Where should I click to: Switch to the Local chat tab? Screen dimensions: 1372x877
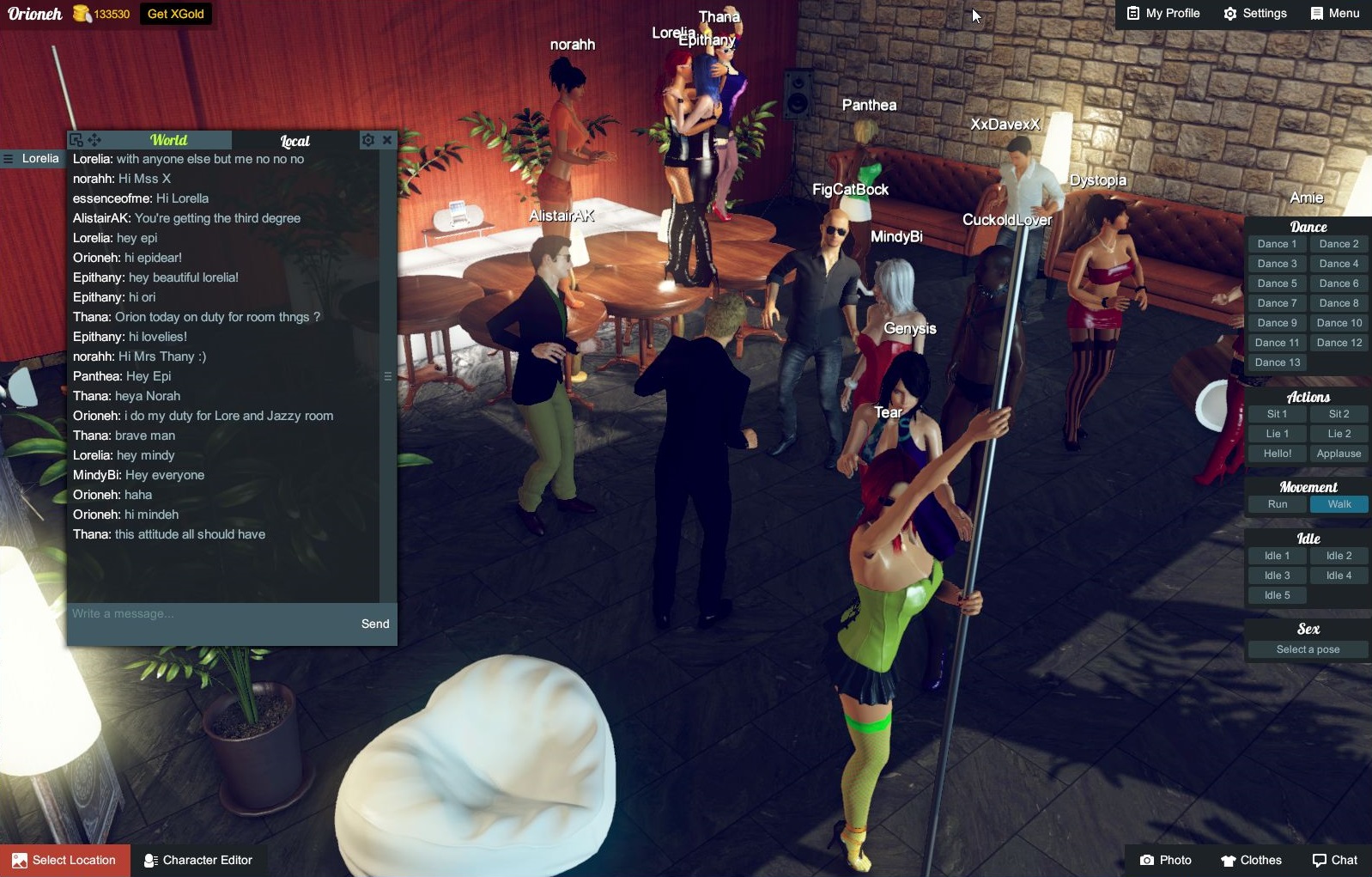pos(295,140)
